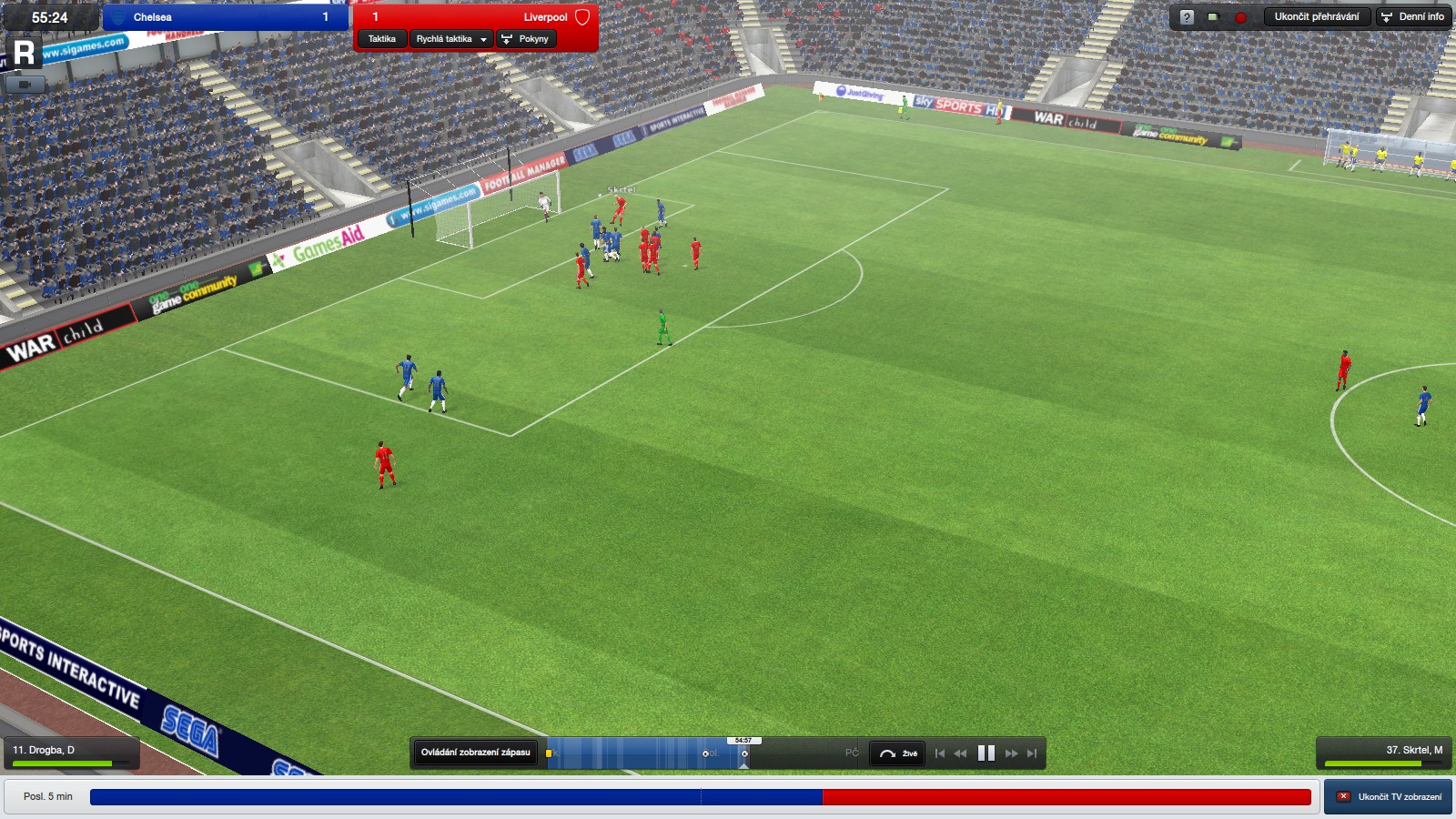Skip to the end of the replay

(1032, 753)
